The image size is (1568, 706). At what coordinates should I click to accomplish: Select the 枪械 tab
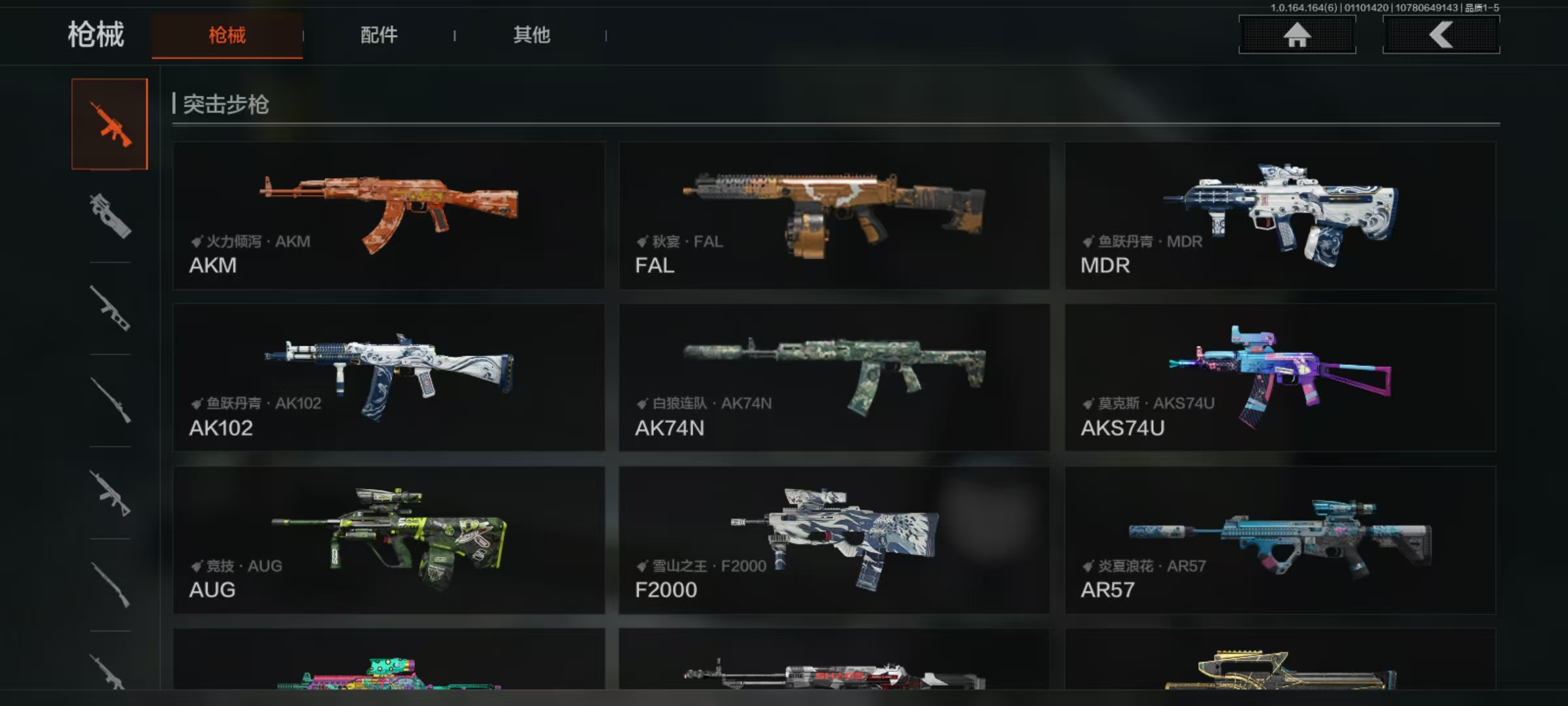(227, 35)
